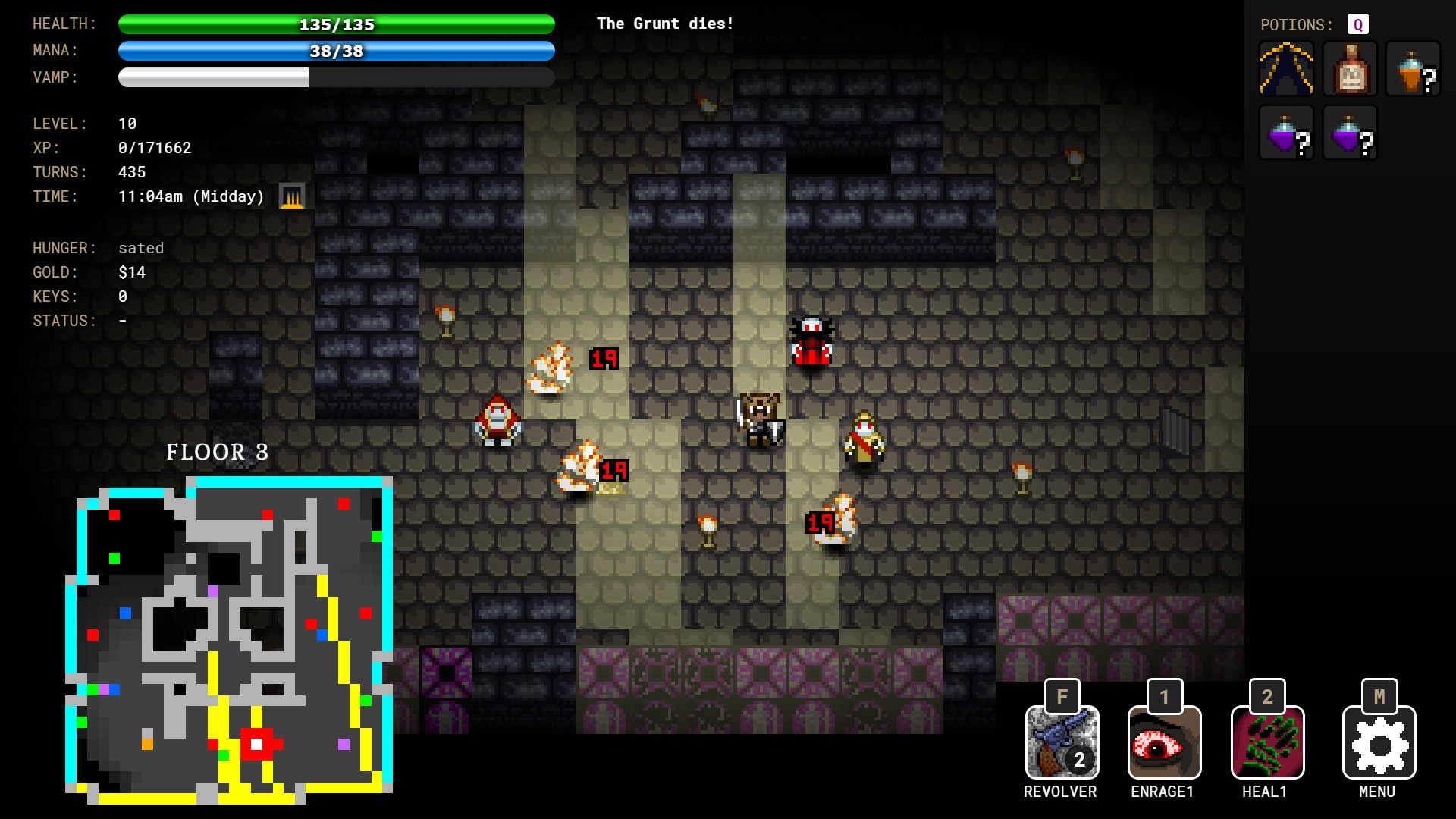Open the menu via the gear icon
The image size is (1456, 819).
tap(1379, 743)
